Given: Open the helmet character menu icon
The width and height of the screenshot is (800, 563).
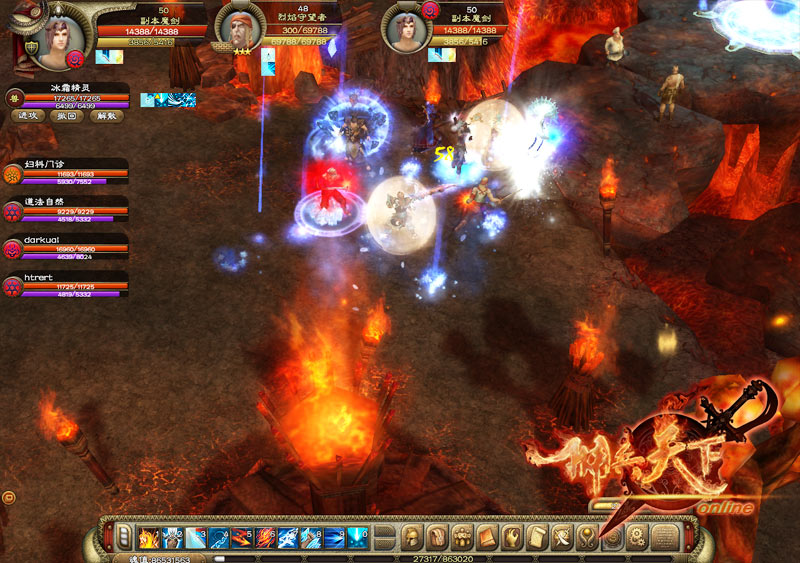Looking at the screenshot, I should pyautogui.click(x=411, y=537).
